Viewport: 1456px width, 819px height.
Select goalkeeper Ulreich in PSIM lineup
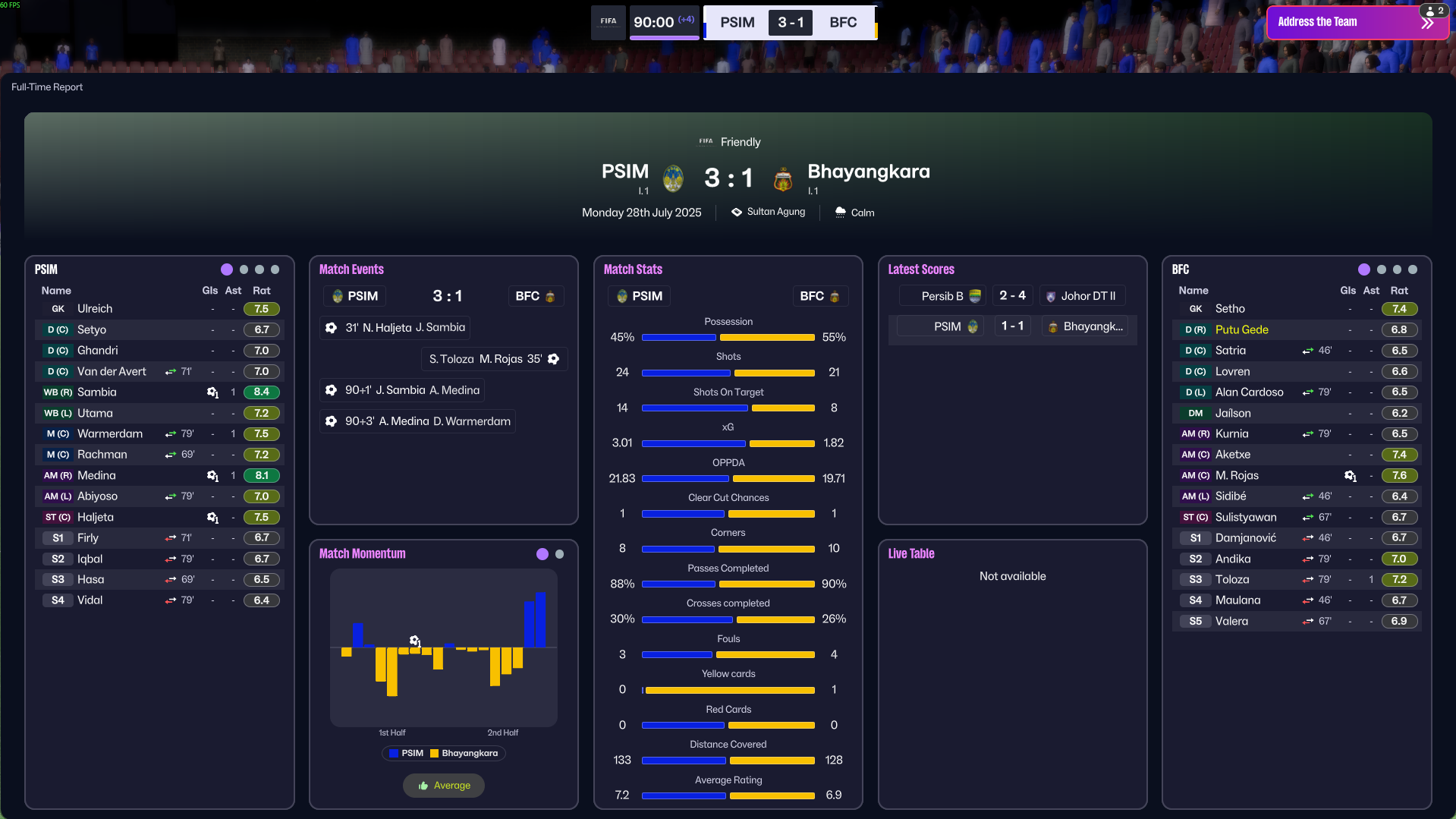pos(95,309)
